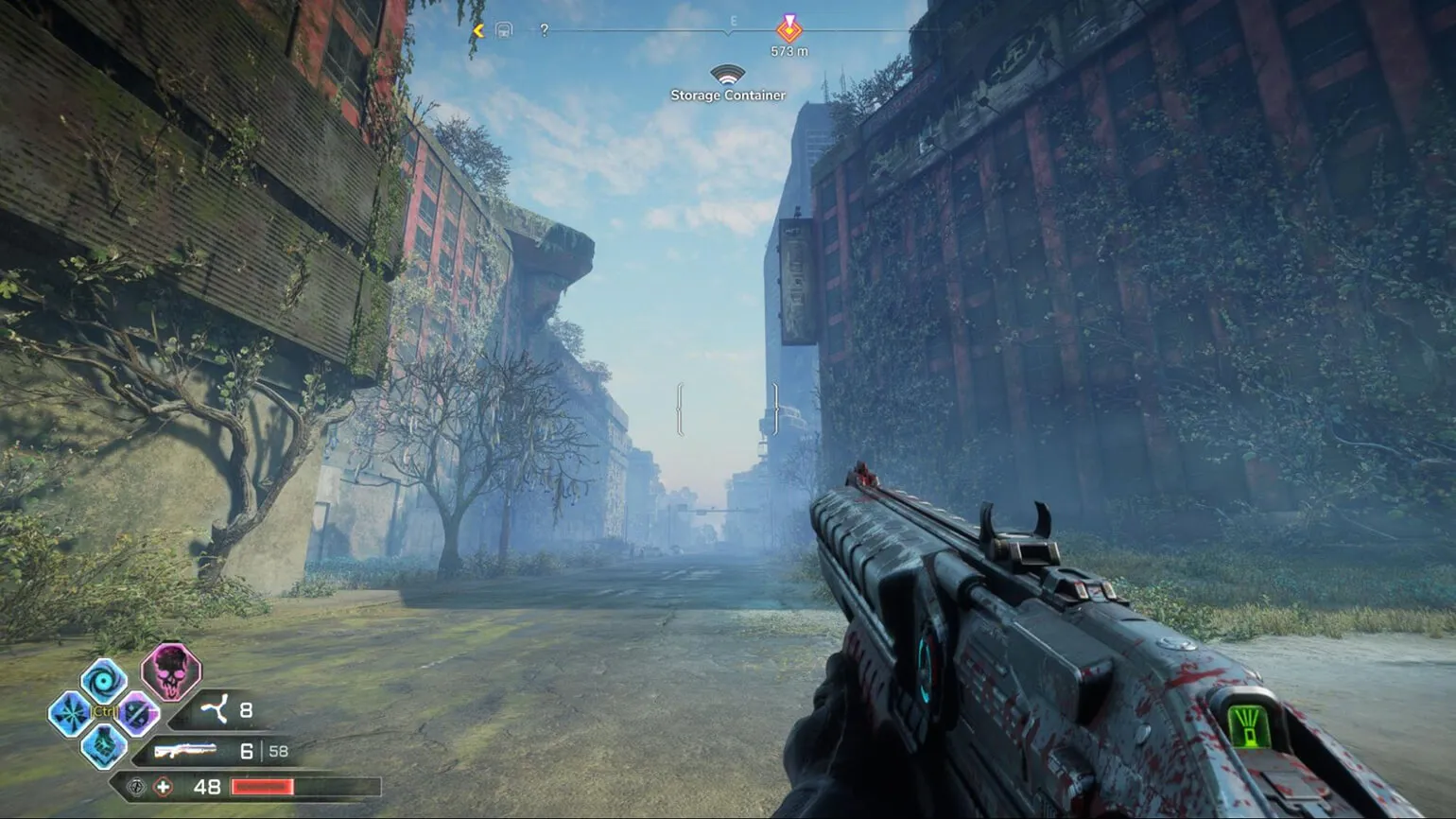Activate the Vortex swirl ability icon
The height and width of the screenshot is (819, 1456).
pos(103,679)
